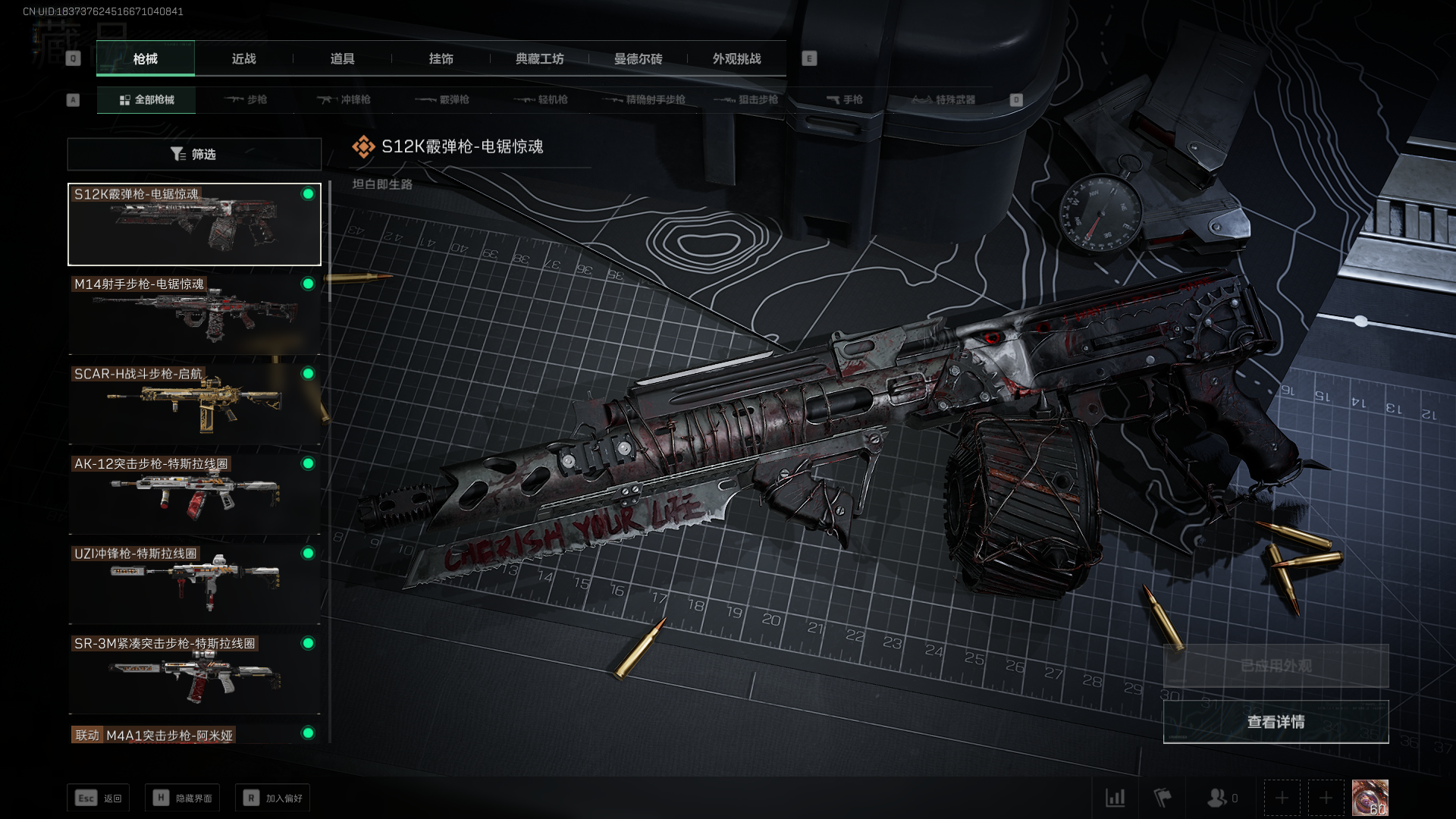
Task: Show only 手枪 pistols
Action: (x=845, y=99)
